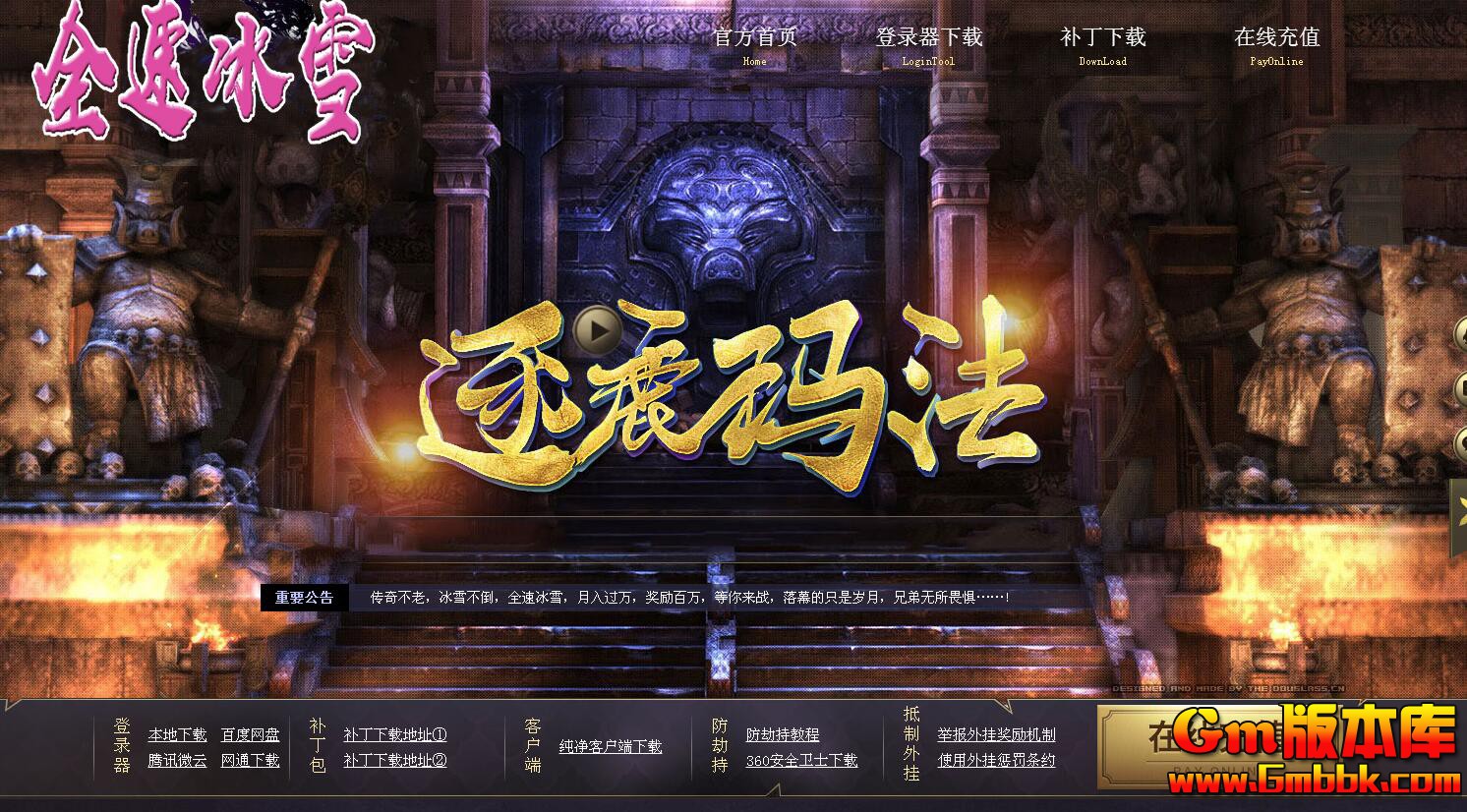The width and height of the screenshot is (1467, 812).
Task: Open 补丁下载地址② patch link
Action: 392,761
